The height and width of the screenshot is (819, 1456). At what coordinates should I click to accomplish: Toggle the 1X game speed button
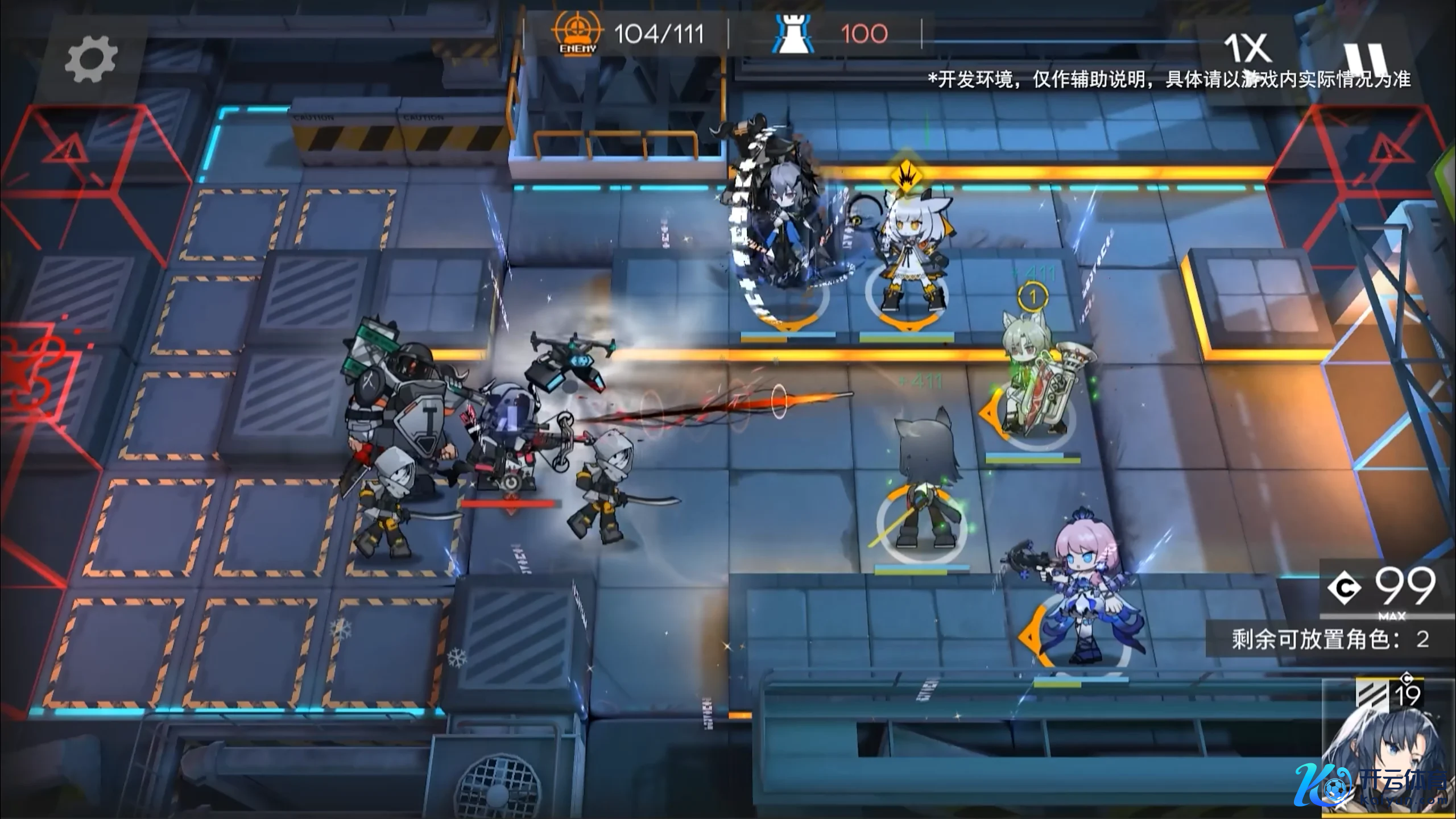(1246, 49)
